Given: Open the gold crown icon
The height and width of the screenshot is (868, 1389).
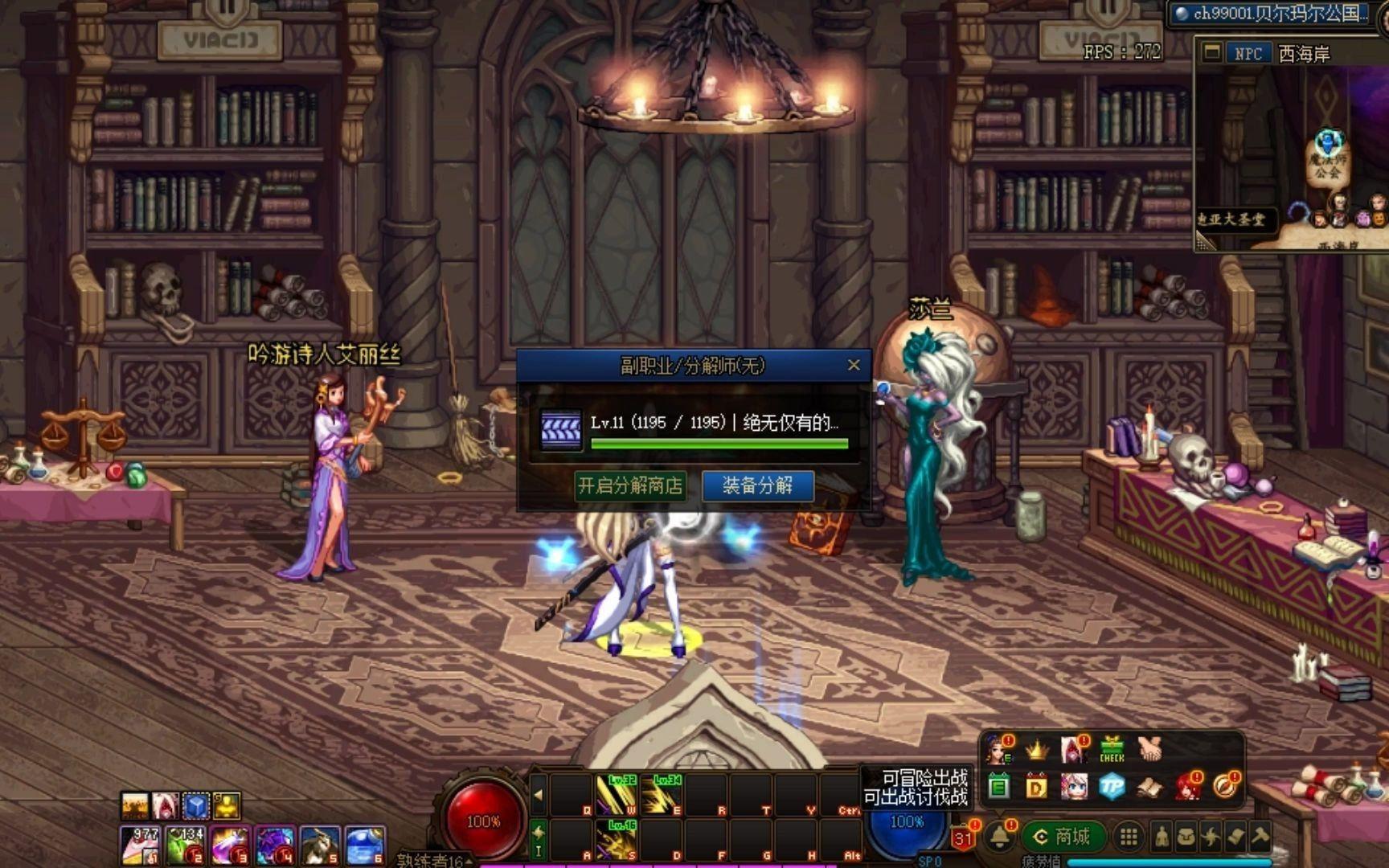Looking at the screenshot, I should coord(1037,750).
